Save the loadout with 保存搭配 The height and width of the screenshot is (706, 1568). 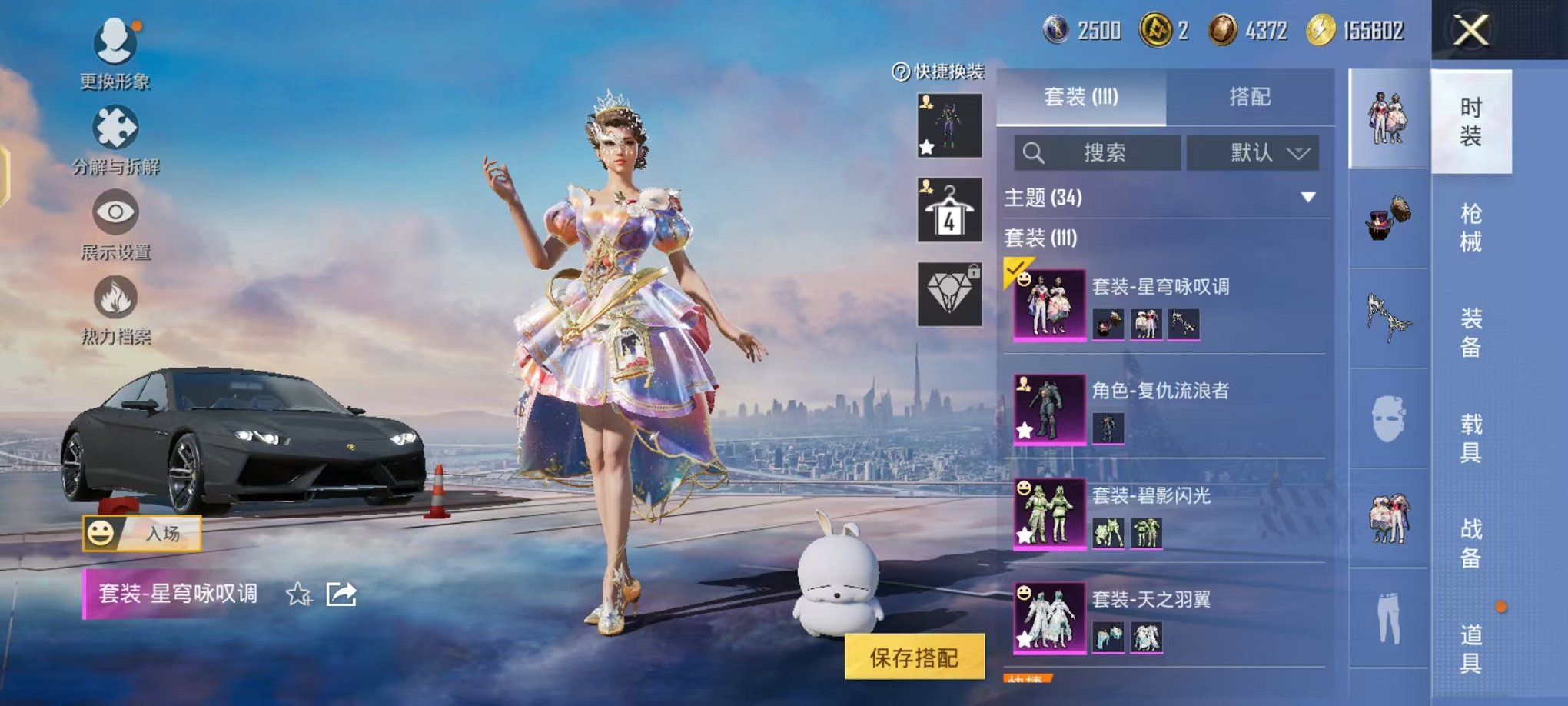tap(914, 657)
